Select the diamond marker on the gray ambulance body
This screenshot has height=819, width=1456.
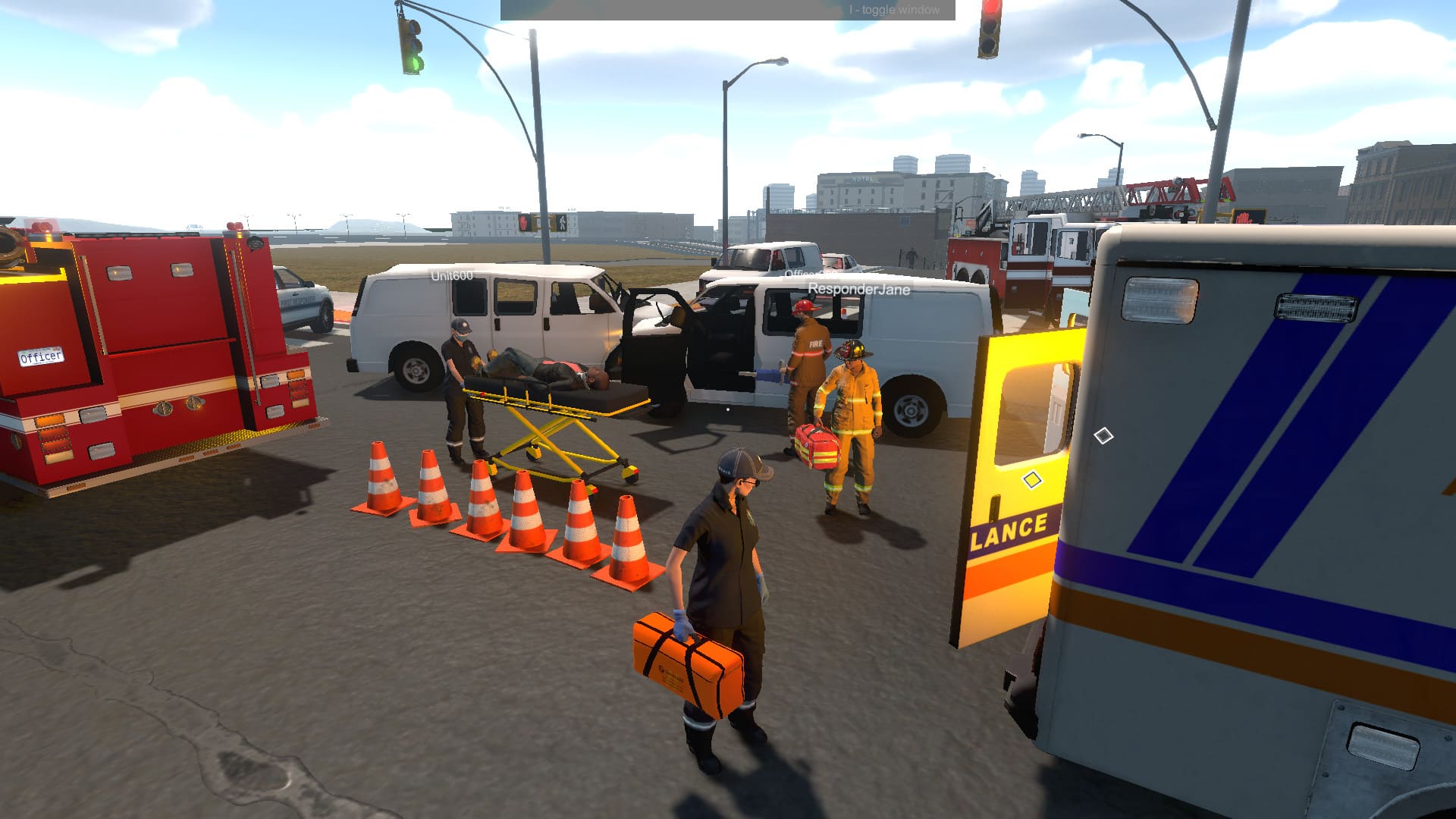click(1103, 435)
